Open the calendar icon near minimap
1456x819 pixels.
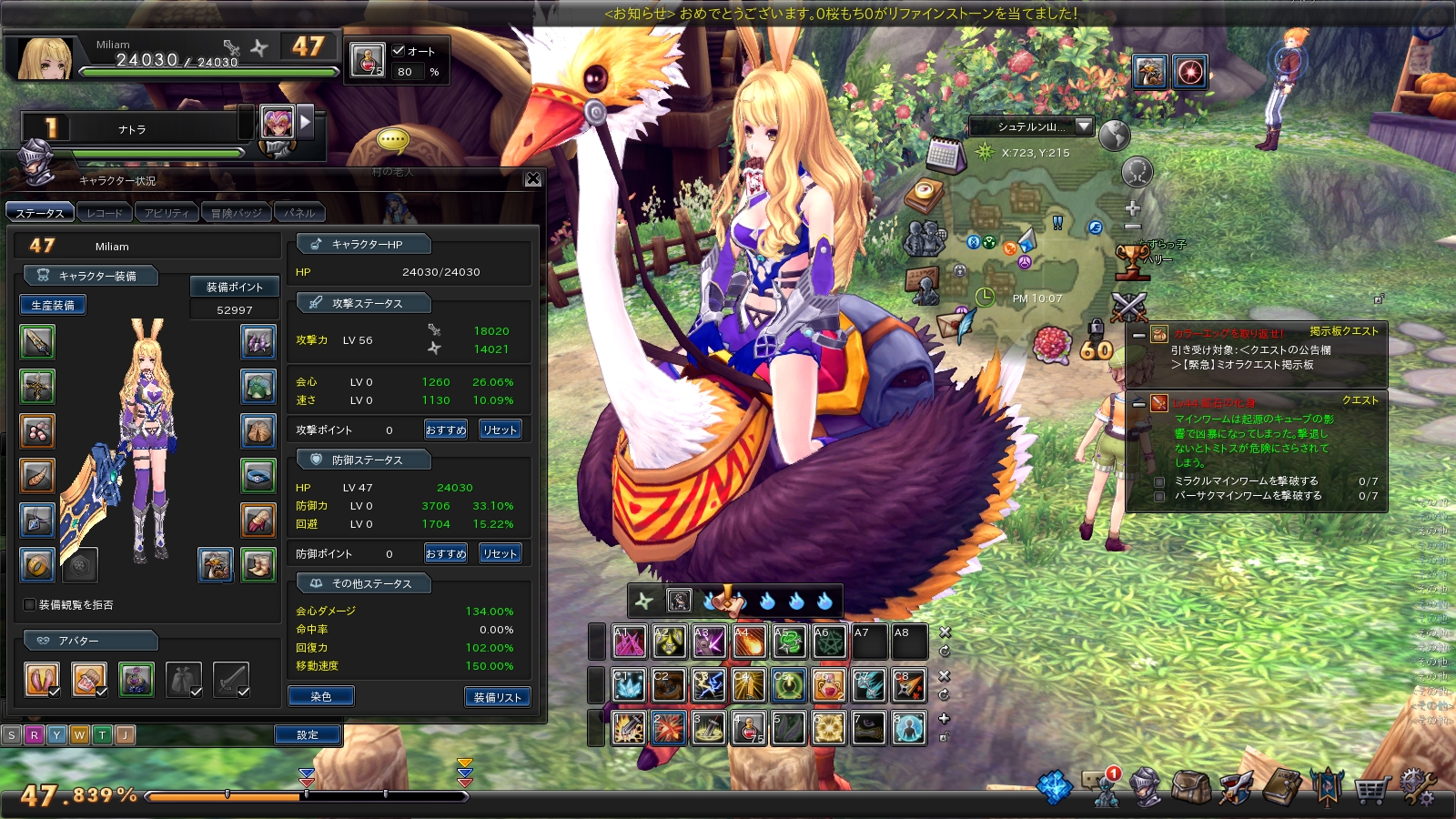pos(944,156)
